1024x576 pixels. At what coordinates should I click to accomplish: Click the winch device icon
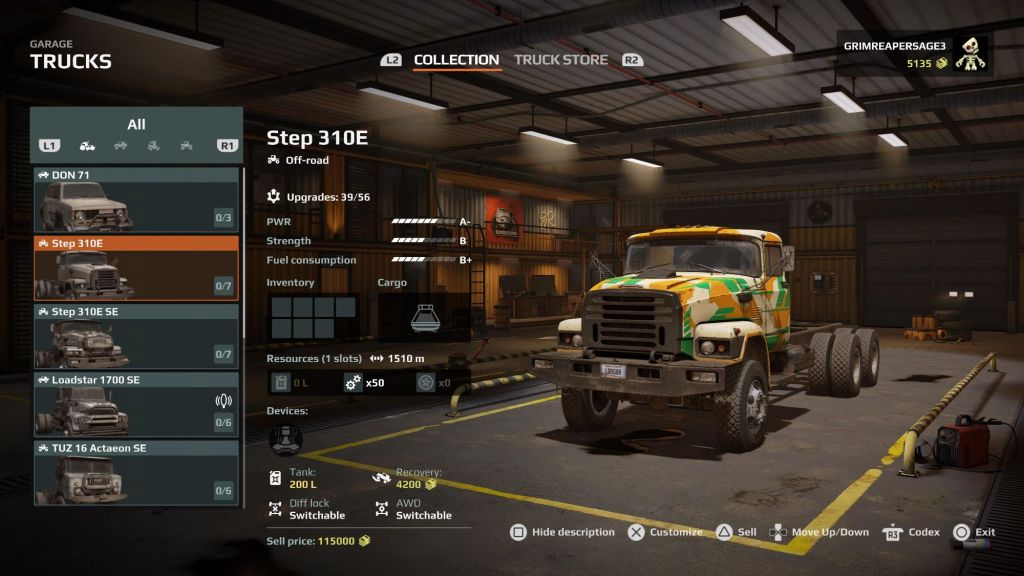click(x=286, y=437)
